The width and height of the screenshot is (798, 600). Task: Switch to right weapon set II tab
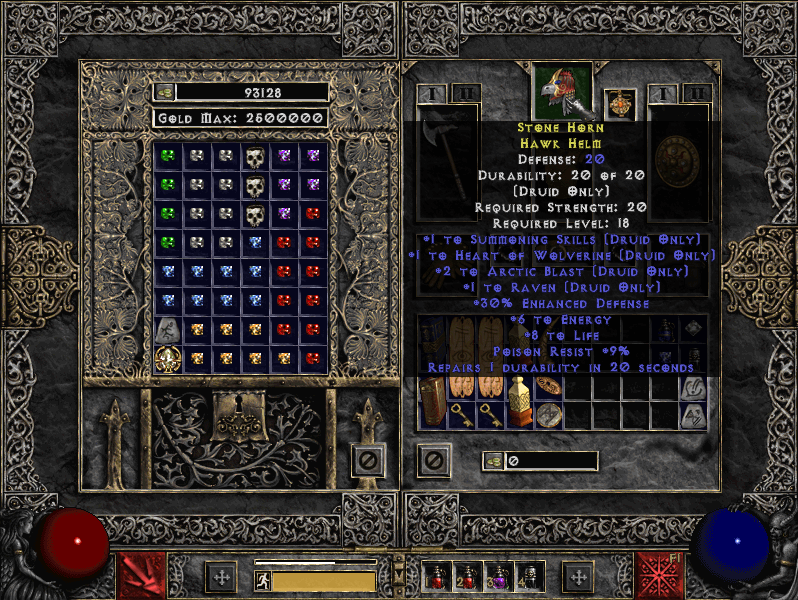697,94
